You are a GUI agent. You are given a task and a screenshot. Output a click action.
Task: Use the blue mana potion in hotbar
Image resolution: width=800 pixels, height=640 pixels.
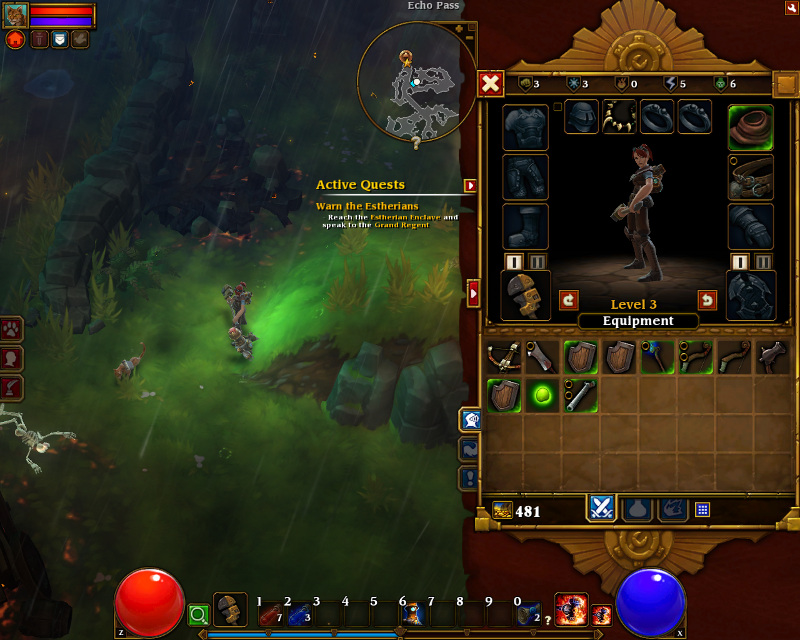tap(298, 614)
